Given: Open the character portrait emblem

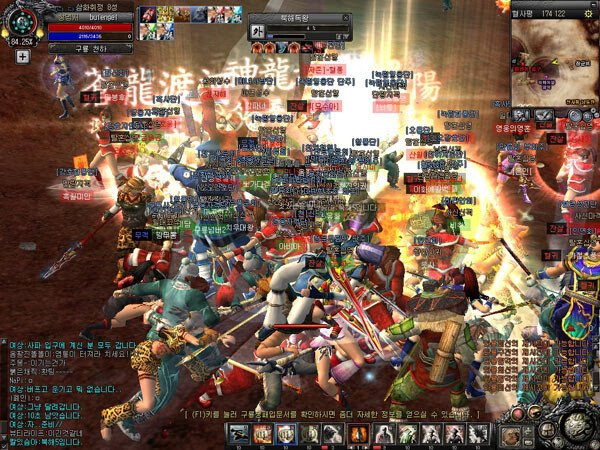Looking at the screenshot, I should click(20, 22).
